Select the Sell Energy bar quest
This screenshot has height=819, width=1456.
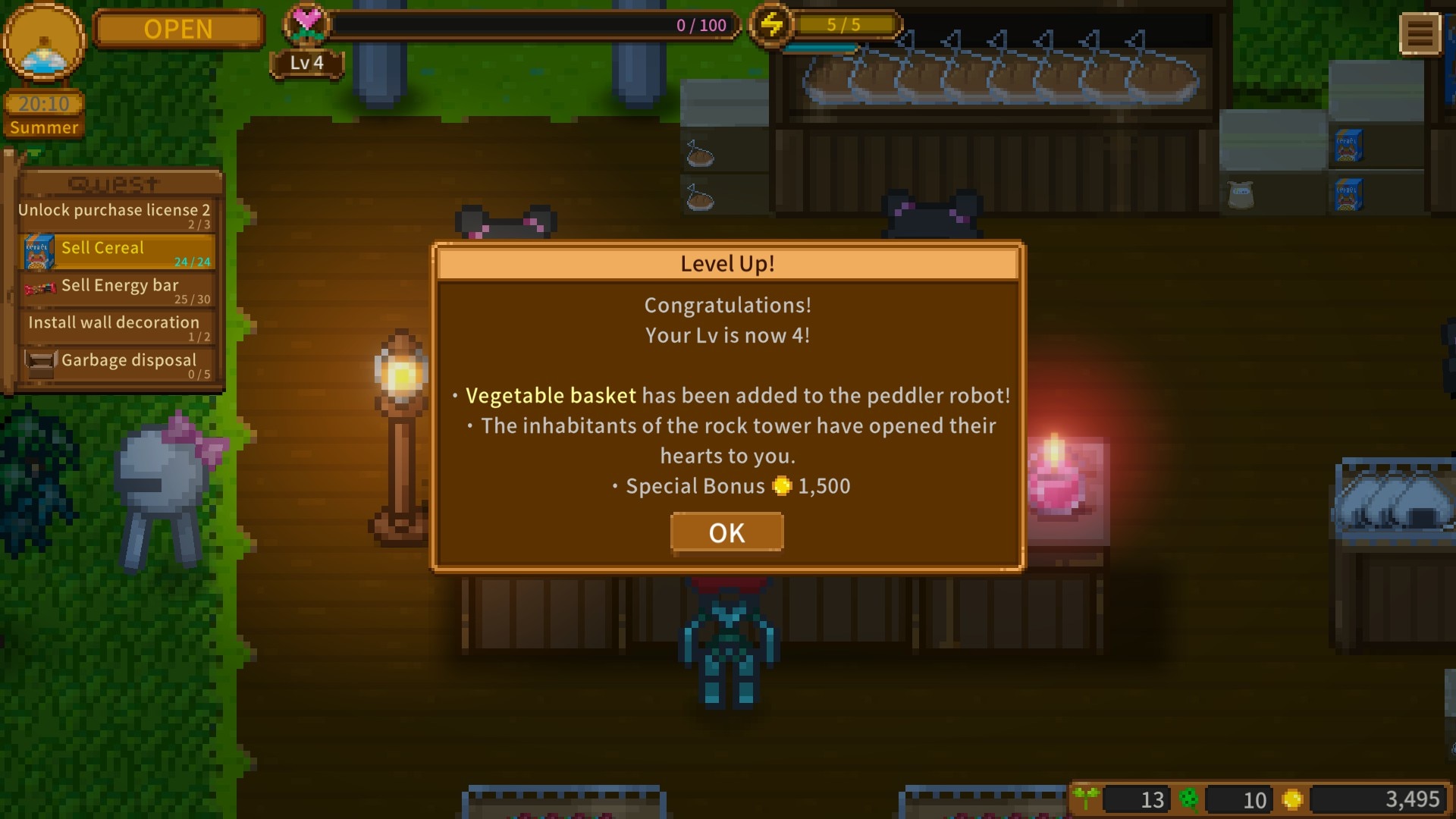(x=118, y=290)
